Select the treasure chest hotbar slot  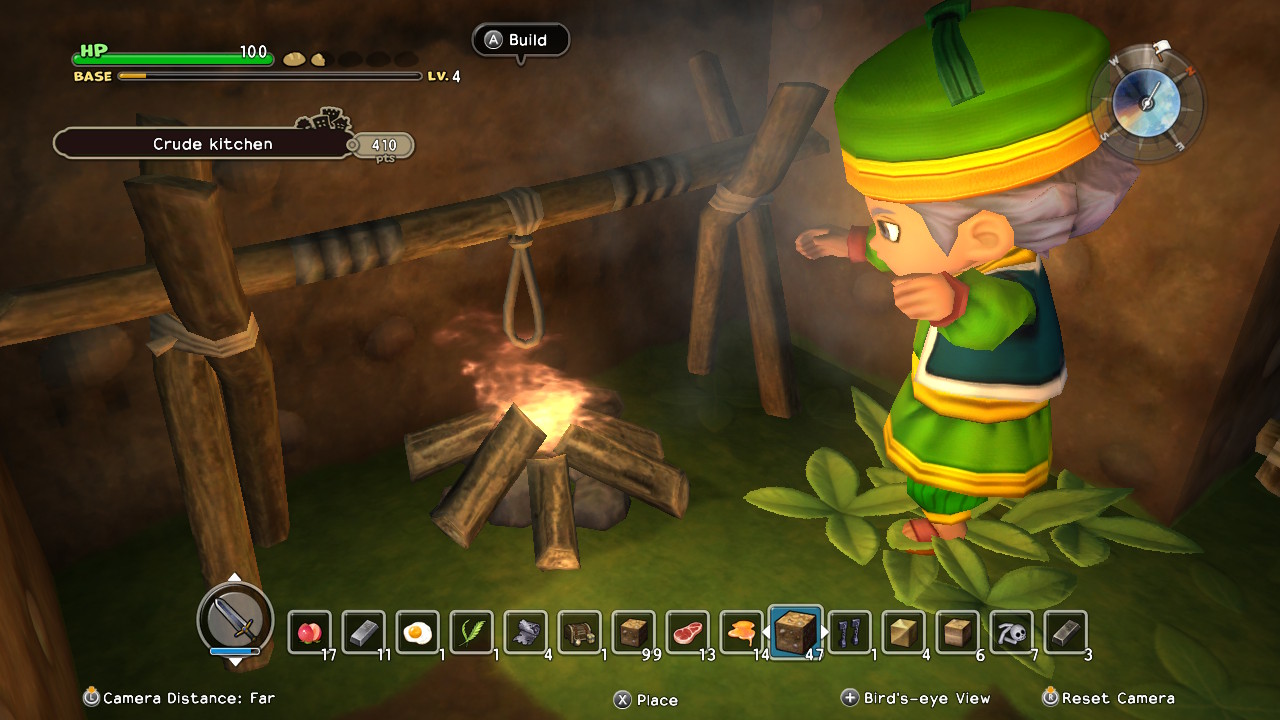click(x=579, y=632)
